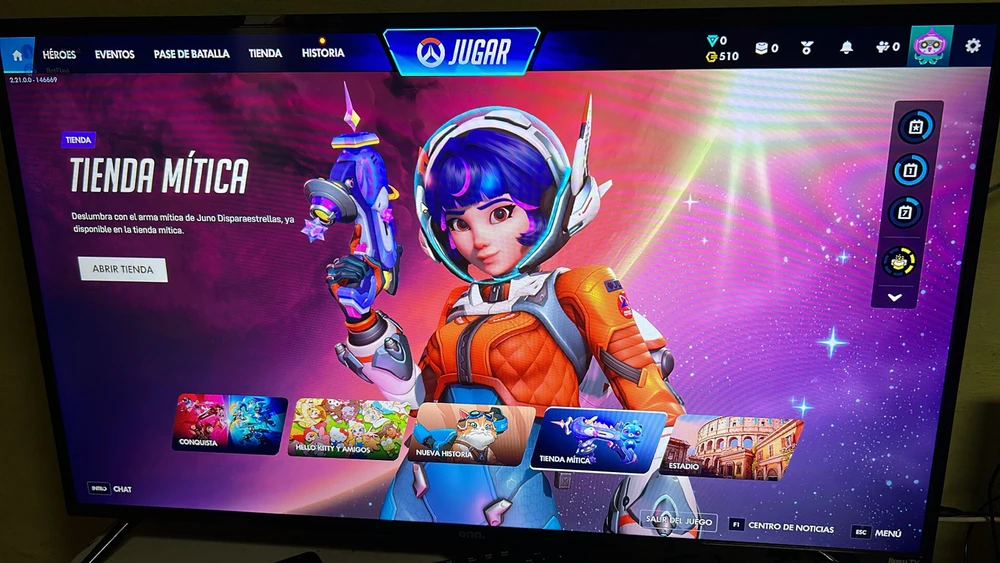Screen dimensions: 1000x563
Task: Open the Héroes menu
Action: click(x=59, y=54)
